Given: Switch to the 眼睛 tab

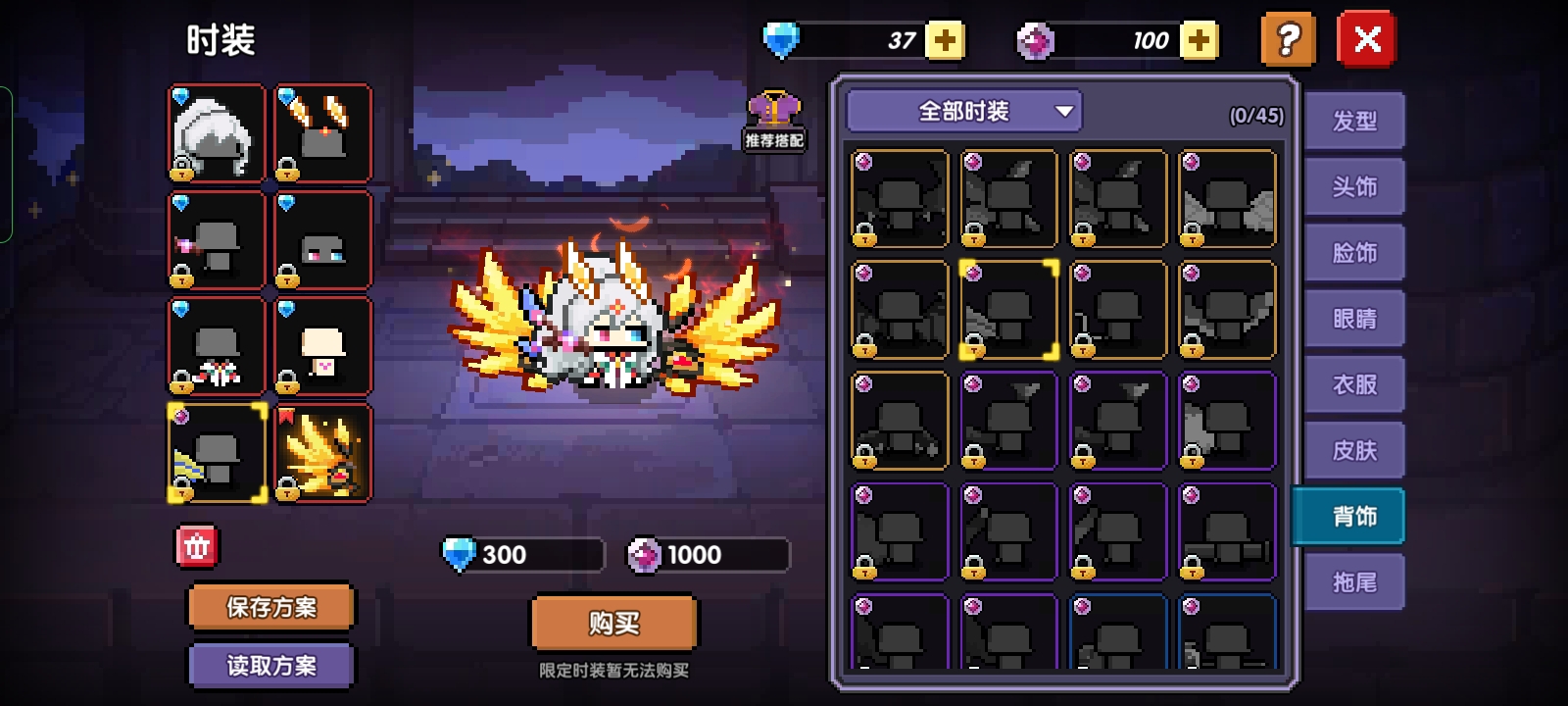Looking at the screenshot, I should (1354, 319).
